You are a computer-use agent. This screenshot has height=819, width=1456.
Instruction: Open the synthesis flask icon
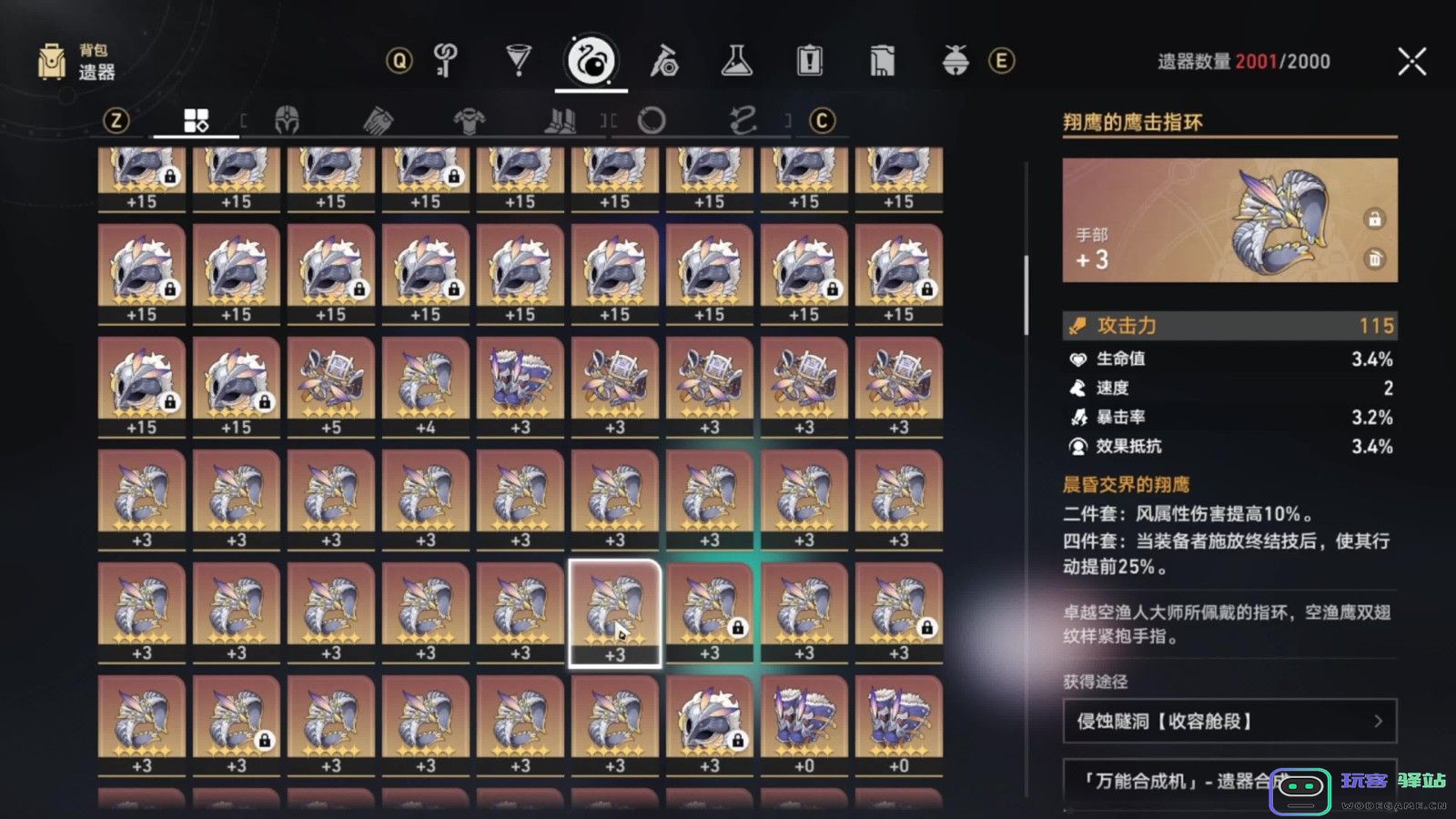coord(737,61)
